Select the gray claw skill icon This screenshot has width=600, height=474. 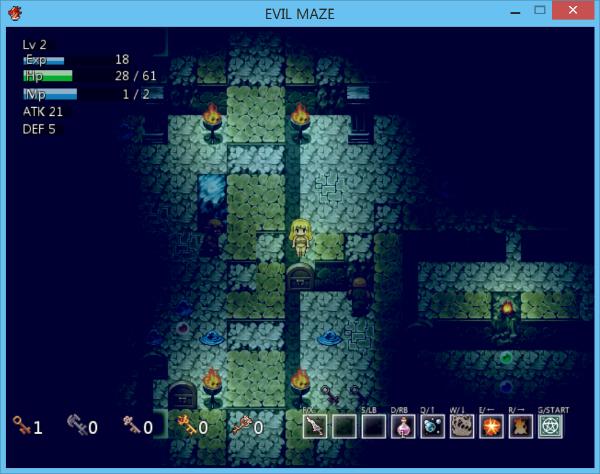coord(462,427)
